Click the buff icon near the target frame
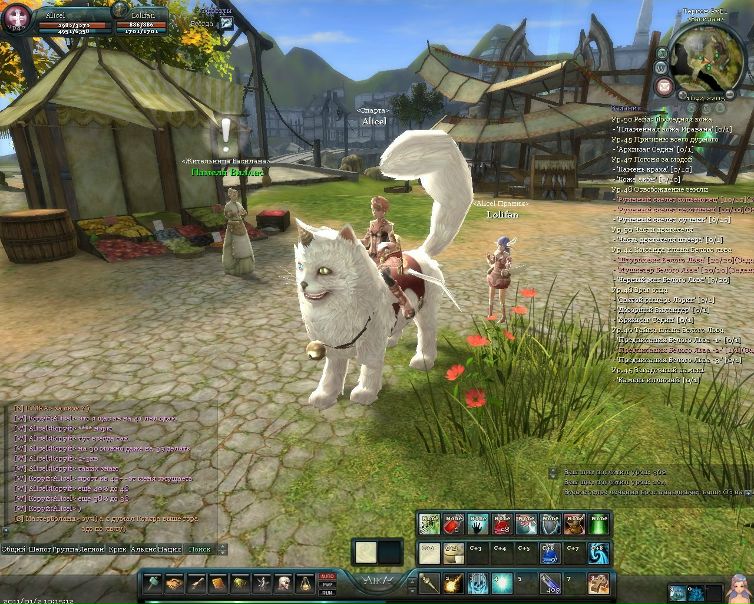 pyautogui.click(x=227, y=22)
